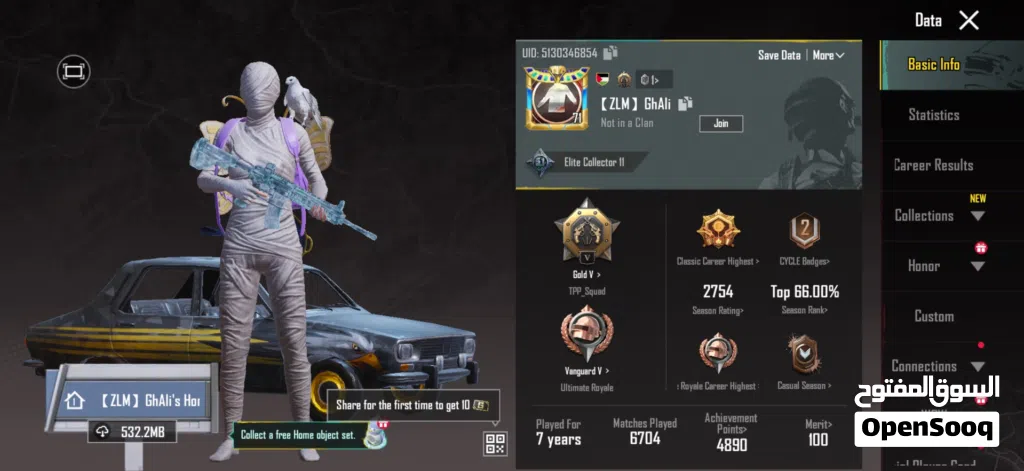Expand the Connections section
This screenshot has height=471, width=1024.
tap(933, 366)
